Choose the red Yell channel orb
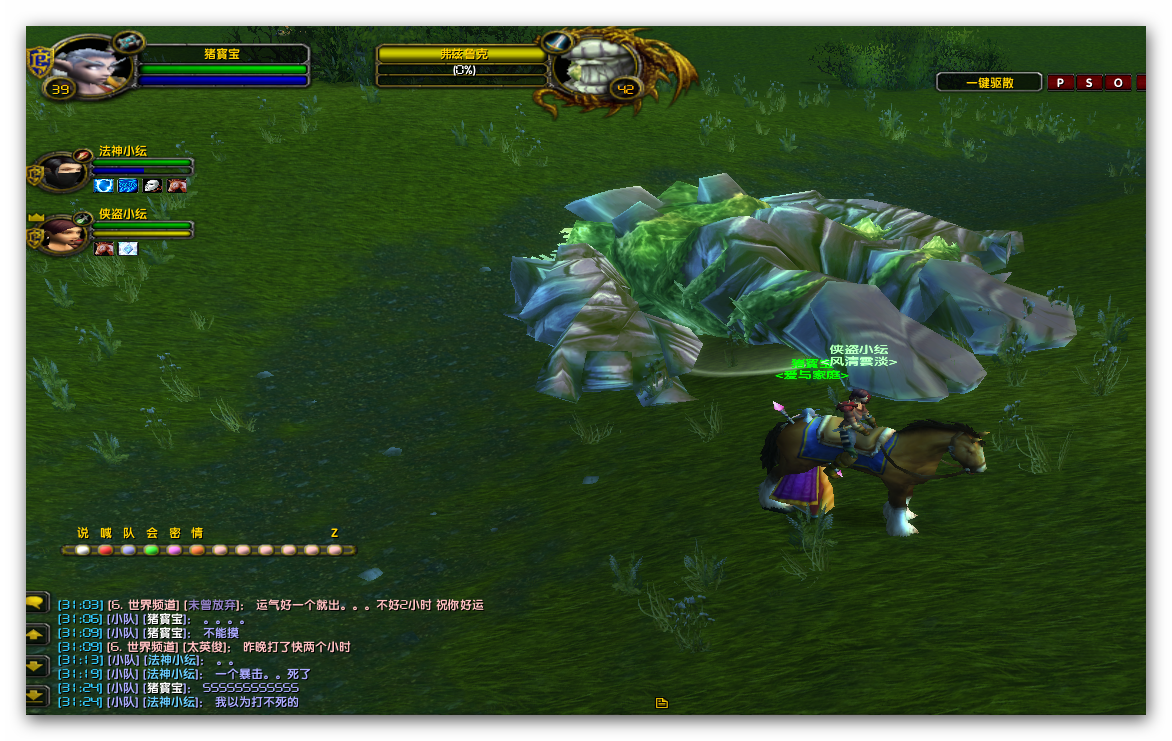This screenshot has width=1172, height=741. (x=105, y=550)
